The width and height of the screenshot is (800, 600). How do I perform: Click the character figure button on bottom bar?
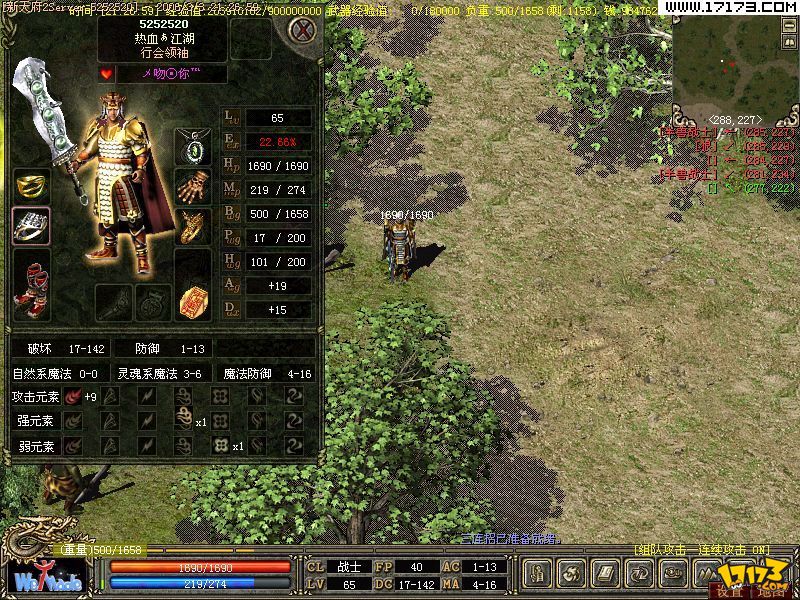tap(539, 574)
